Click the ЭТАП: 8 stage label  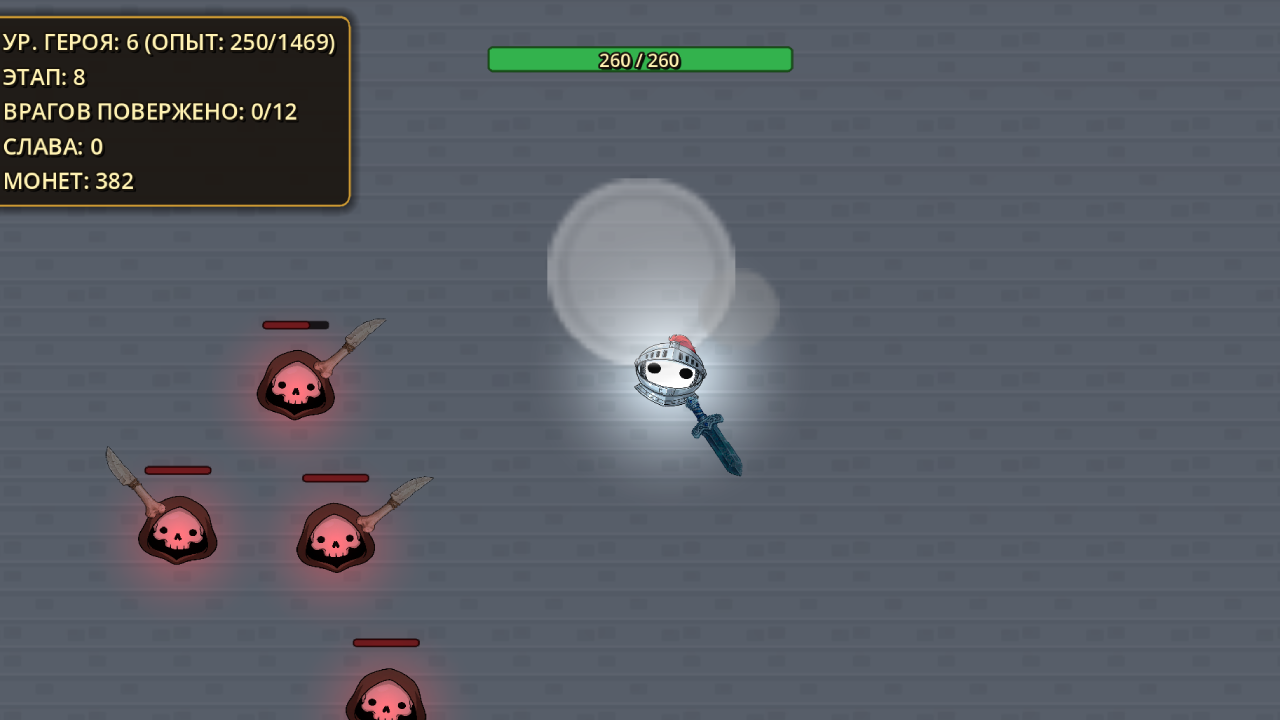[x=44, y=78]
